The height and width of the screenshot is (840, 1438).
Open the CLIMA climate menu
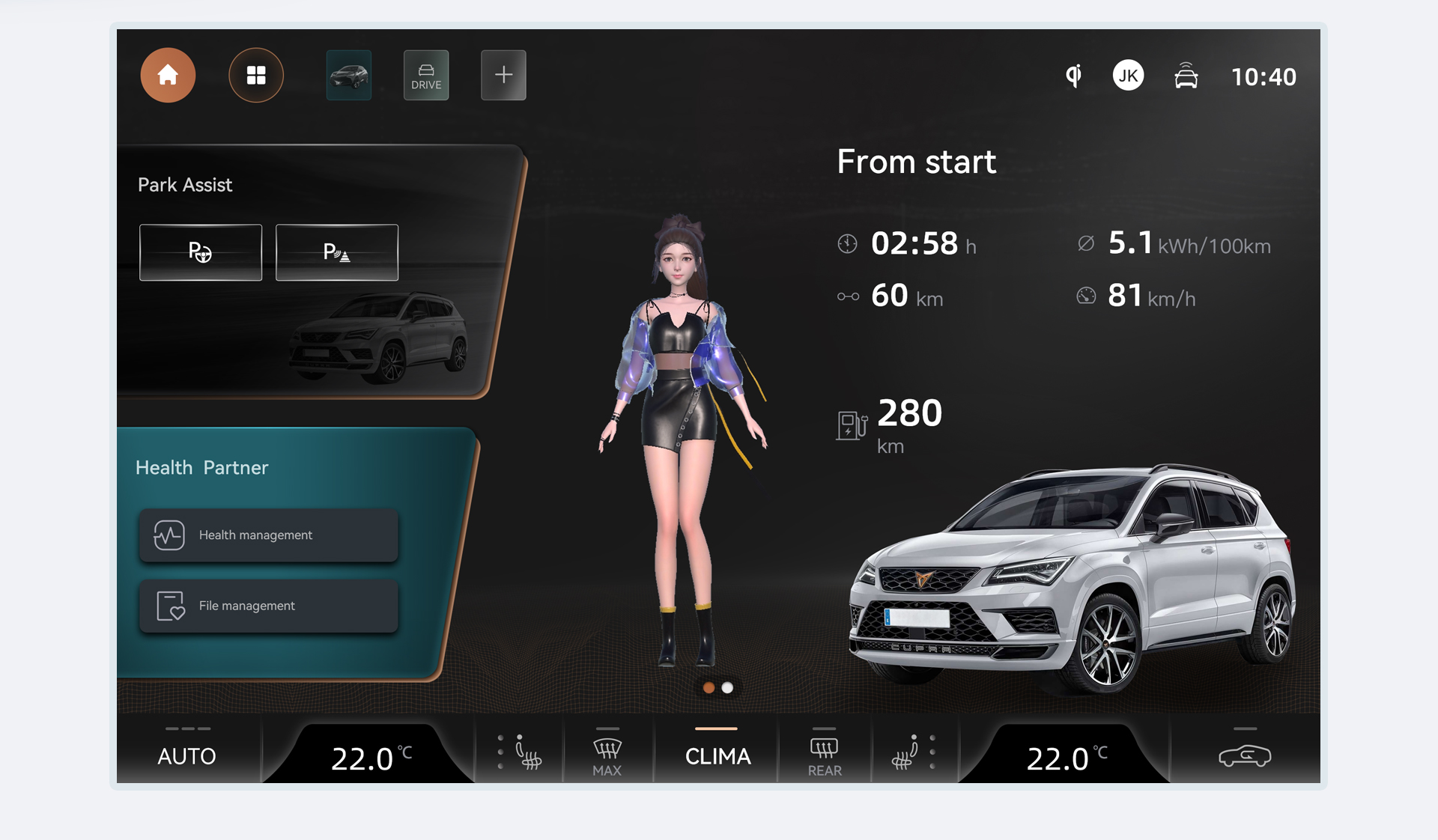[718, 755]
